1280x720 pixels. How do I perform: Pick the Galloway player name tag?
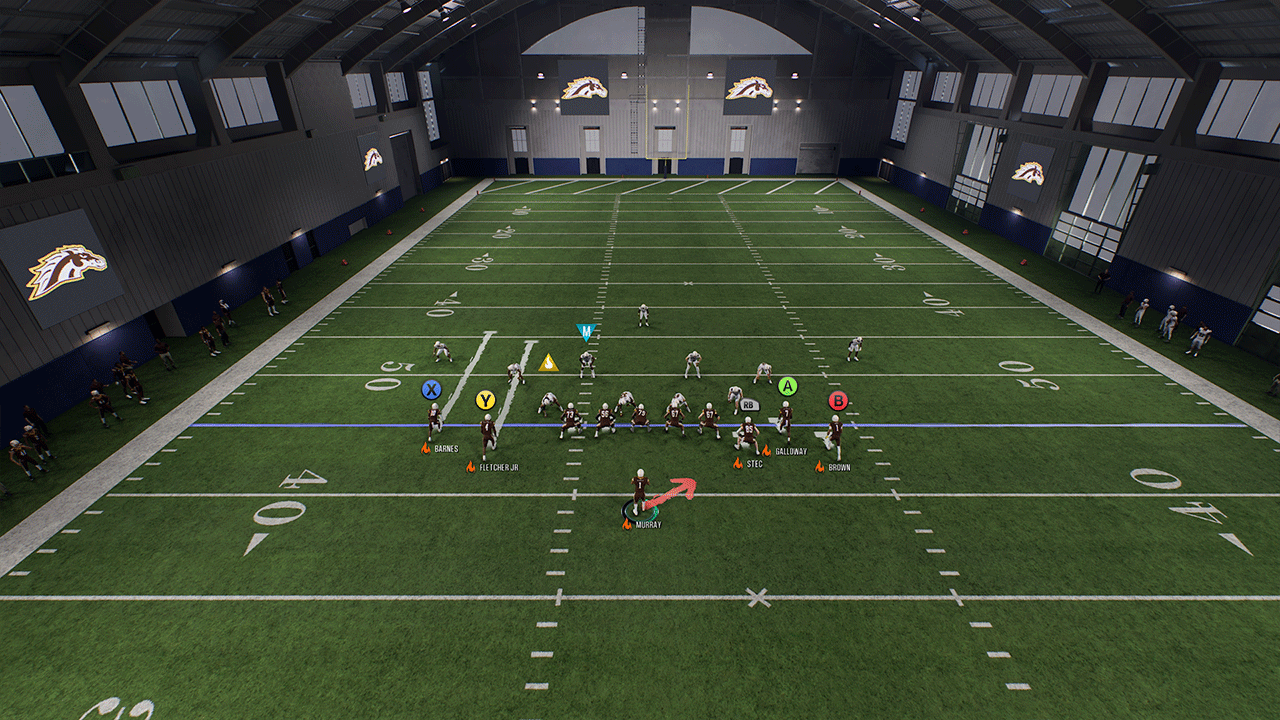[790, 451]
